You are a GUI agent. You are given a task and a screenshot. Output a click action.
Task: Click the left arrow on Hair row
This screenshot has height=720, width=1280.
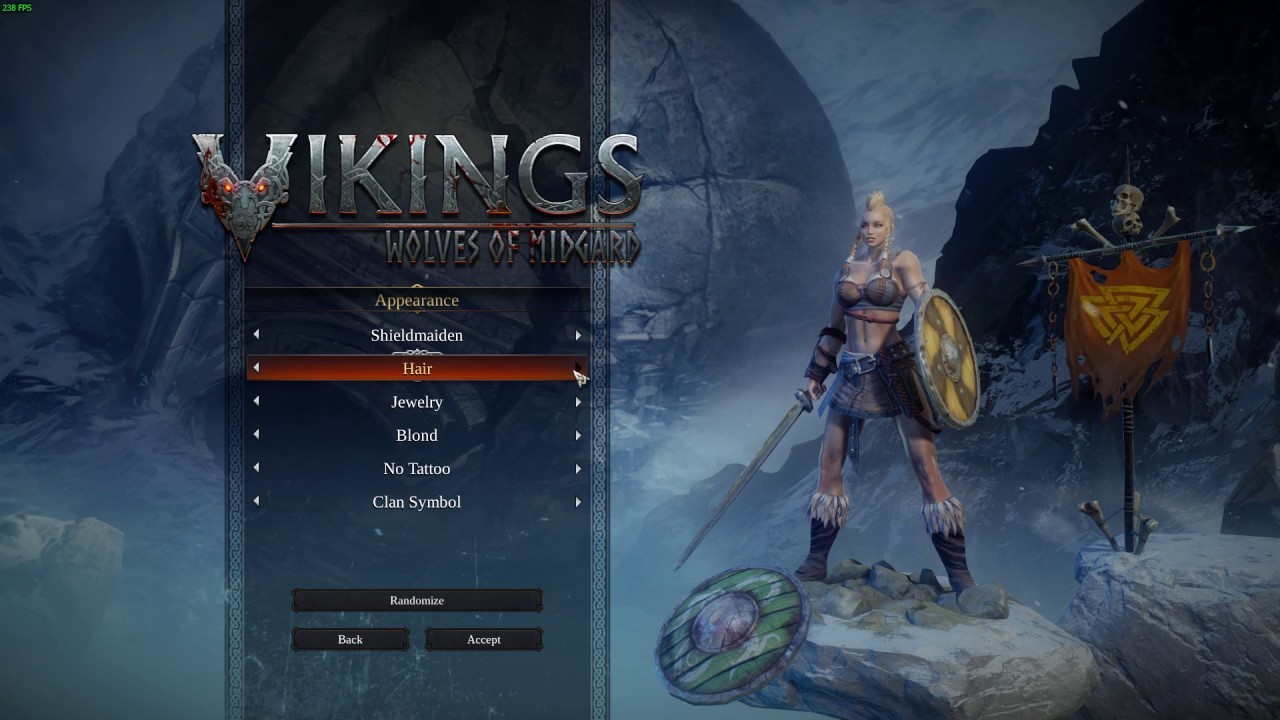click(x=256, y=368)
